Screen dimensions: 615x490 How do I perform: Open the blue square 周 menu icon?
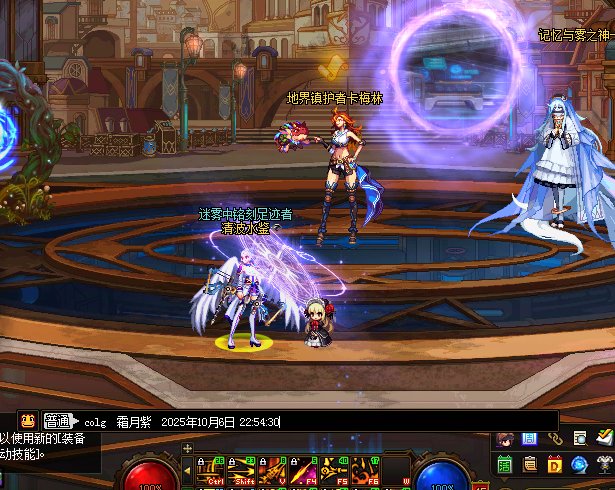(x=530, y=438)
